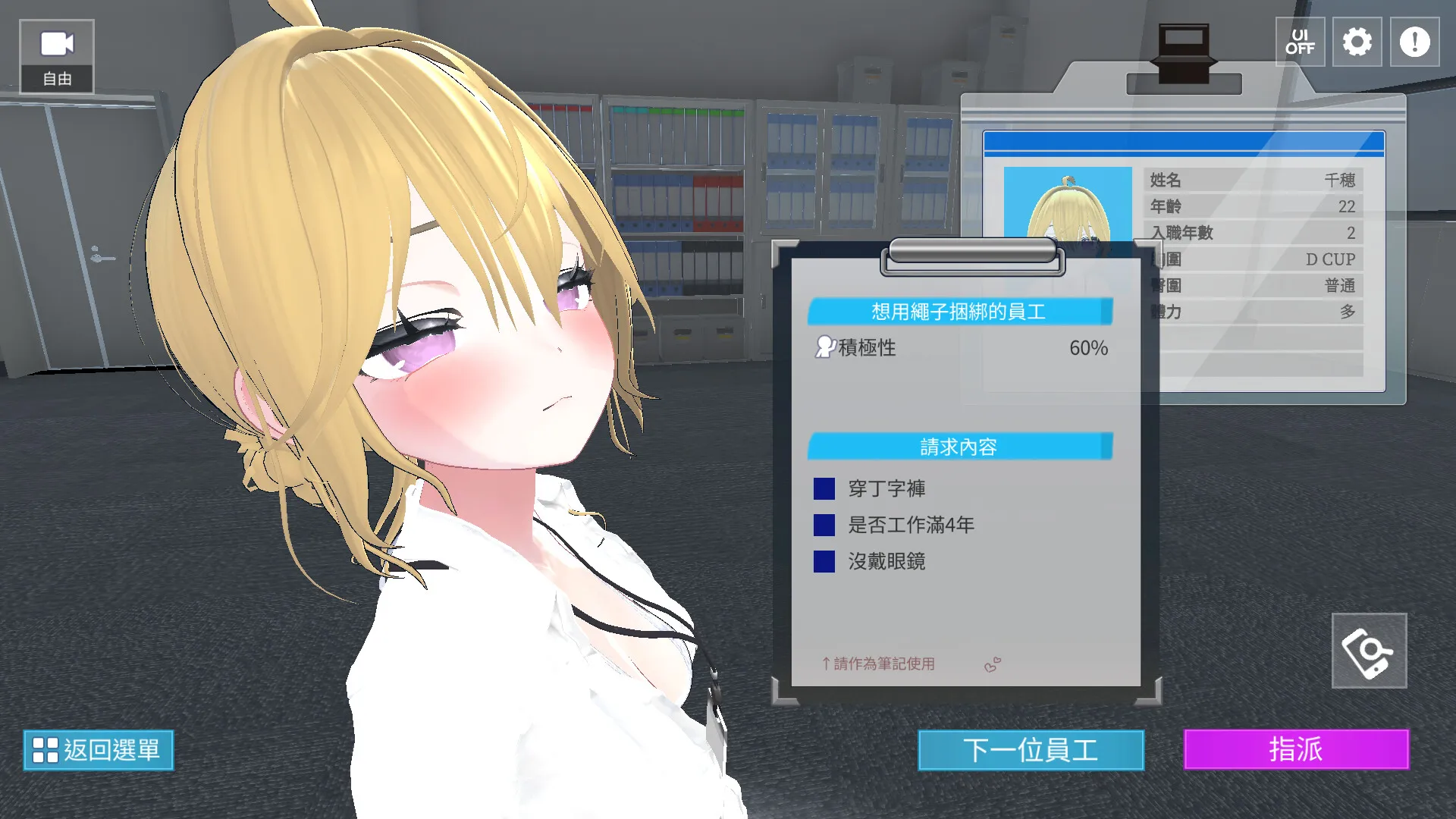Click the 請求內容 section header
The height and width of the screenshot is (819, 1456).
[959, 447]
